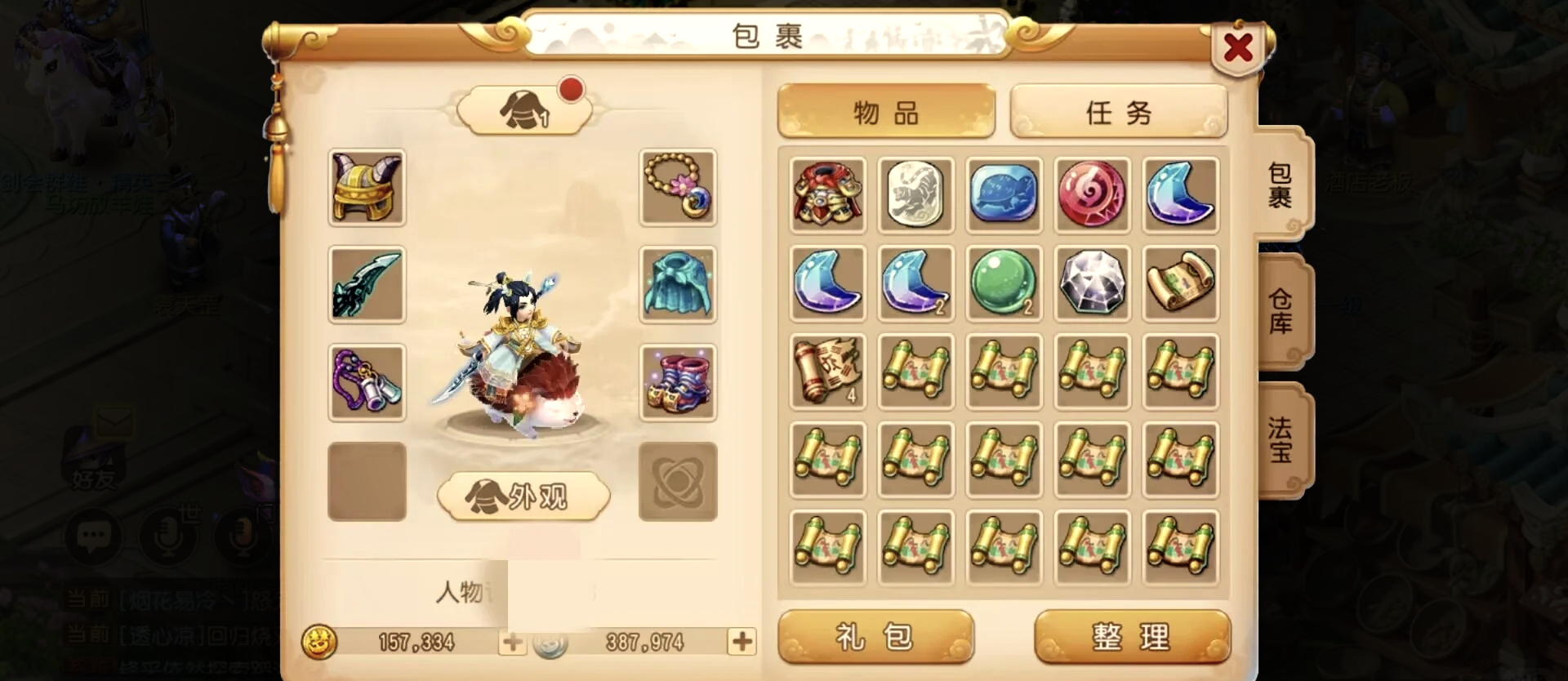Open the 外观 appearance button
The height and width of the screenshot is (681, 1568).
pos(523,496)
